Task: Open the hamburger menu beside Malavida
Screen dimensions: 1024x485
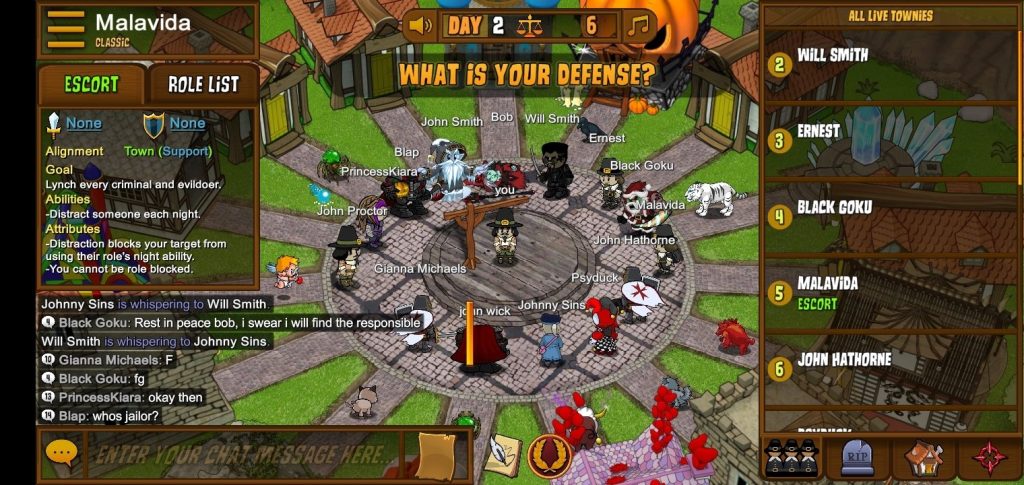Action: pos(66,28)
